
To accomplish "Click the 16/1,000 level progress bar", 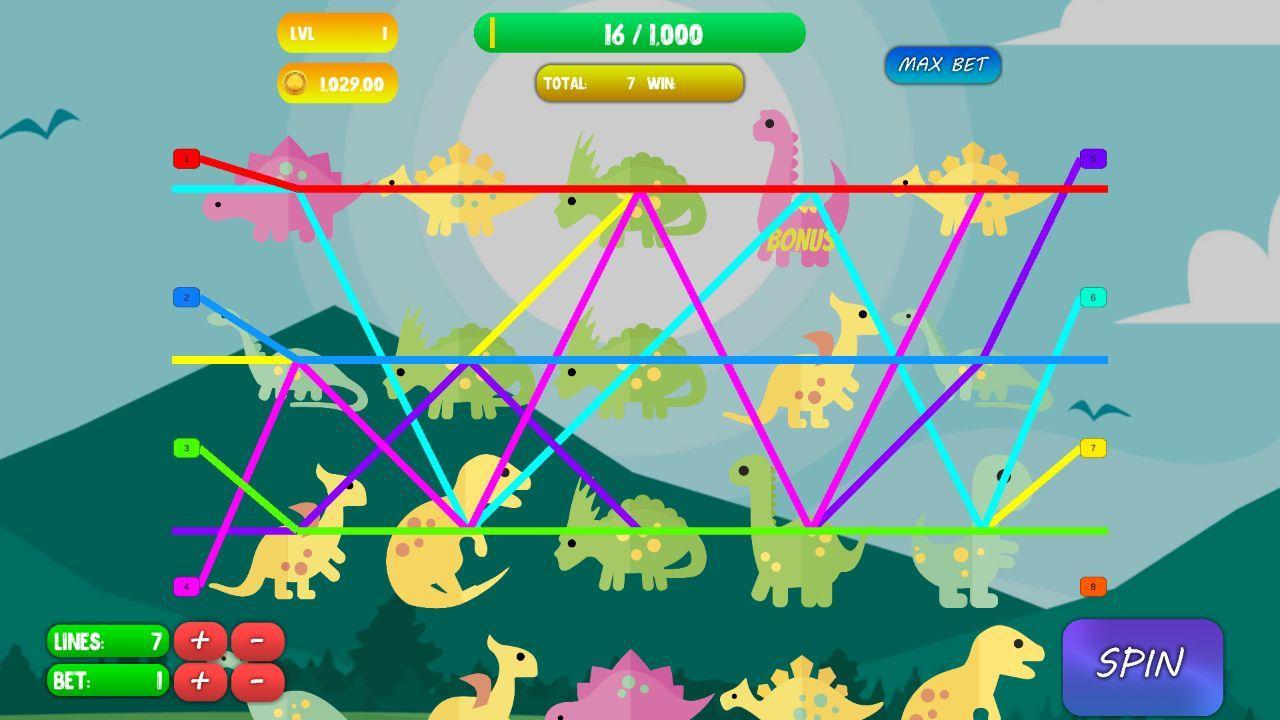I will point(640,33).
